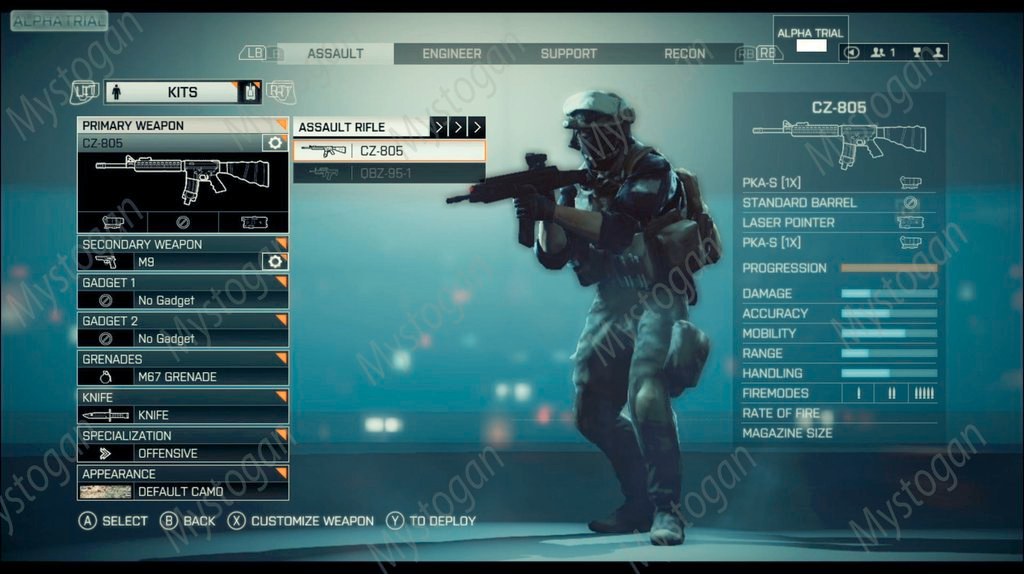Open the Kits selector
Image resolution: width=1024 pixels, height=574 pixels.
pyautogui.click(x=182, y=92)
